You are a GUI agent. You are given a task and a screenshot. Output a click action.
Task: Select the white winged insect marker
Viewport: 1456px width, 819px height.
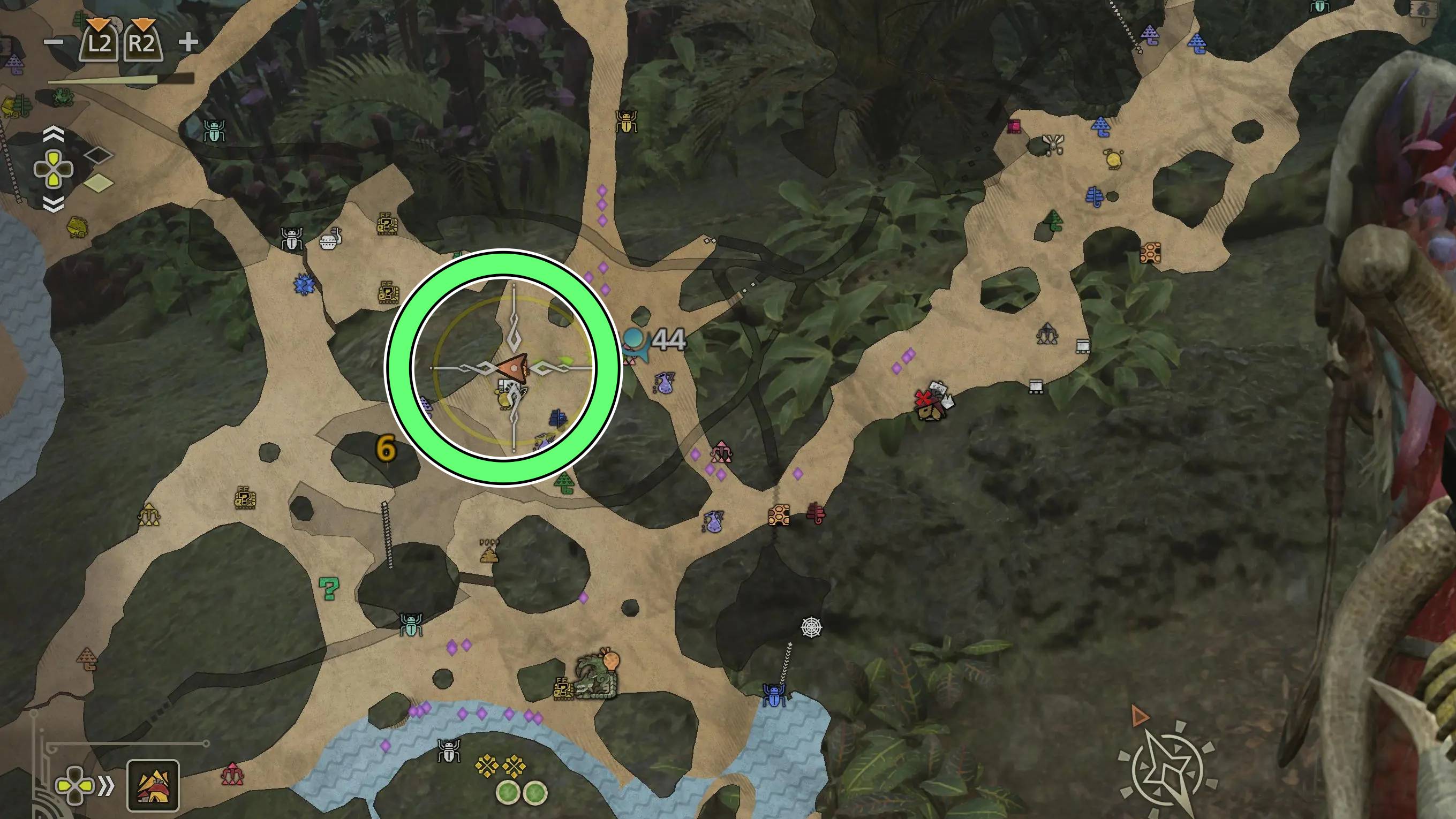pyautogui.click(x=1053, y=144)
